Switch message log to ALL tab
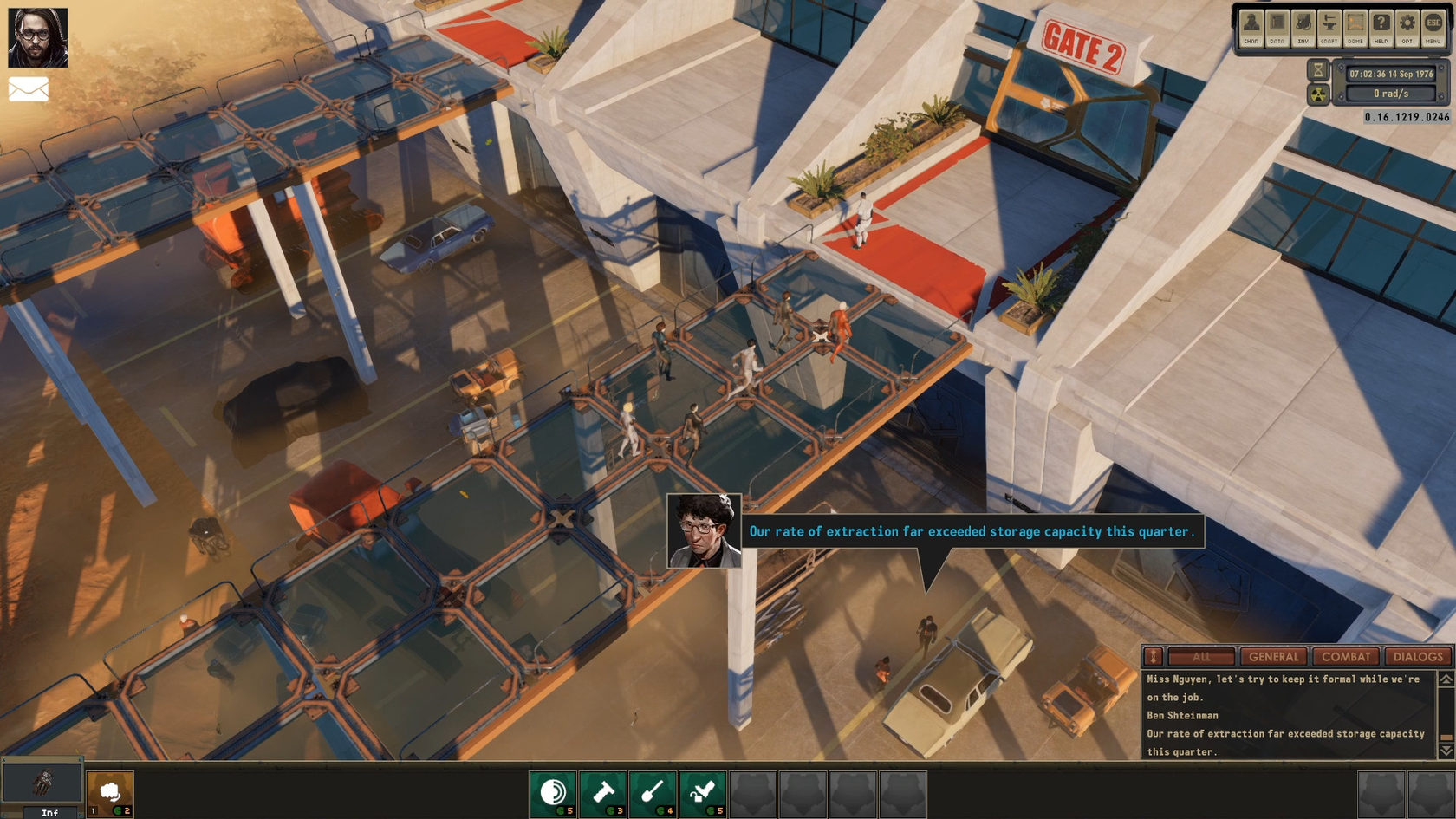This screenshot has width=1456, height=819. click(x=1201, y=657)
